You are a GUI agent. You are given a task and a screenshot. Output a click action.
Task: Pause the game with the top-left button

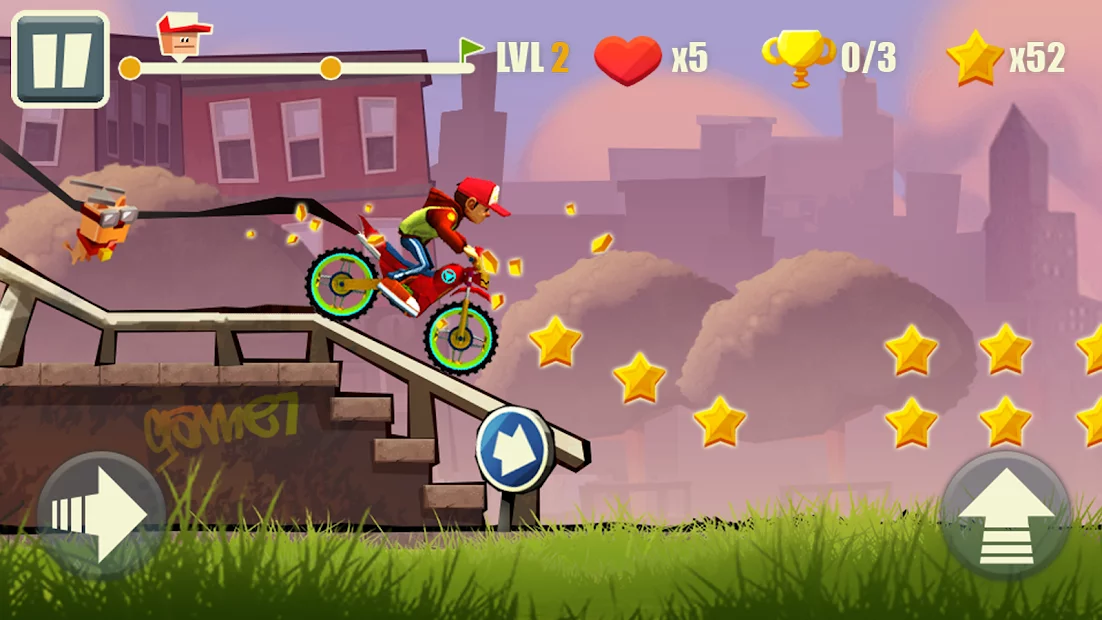60,59
